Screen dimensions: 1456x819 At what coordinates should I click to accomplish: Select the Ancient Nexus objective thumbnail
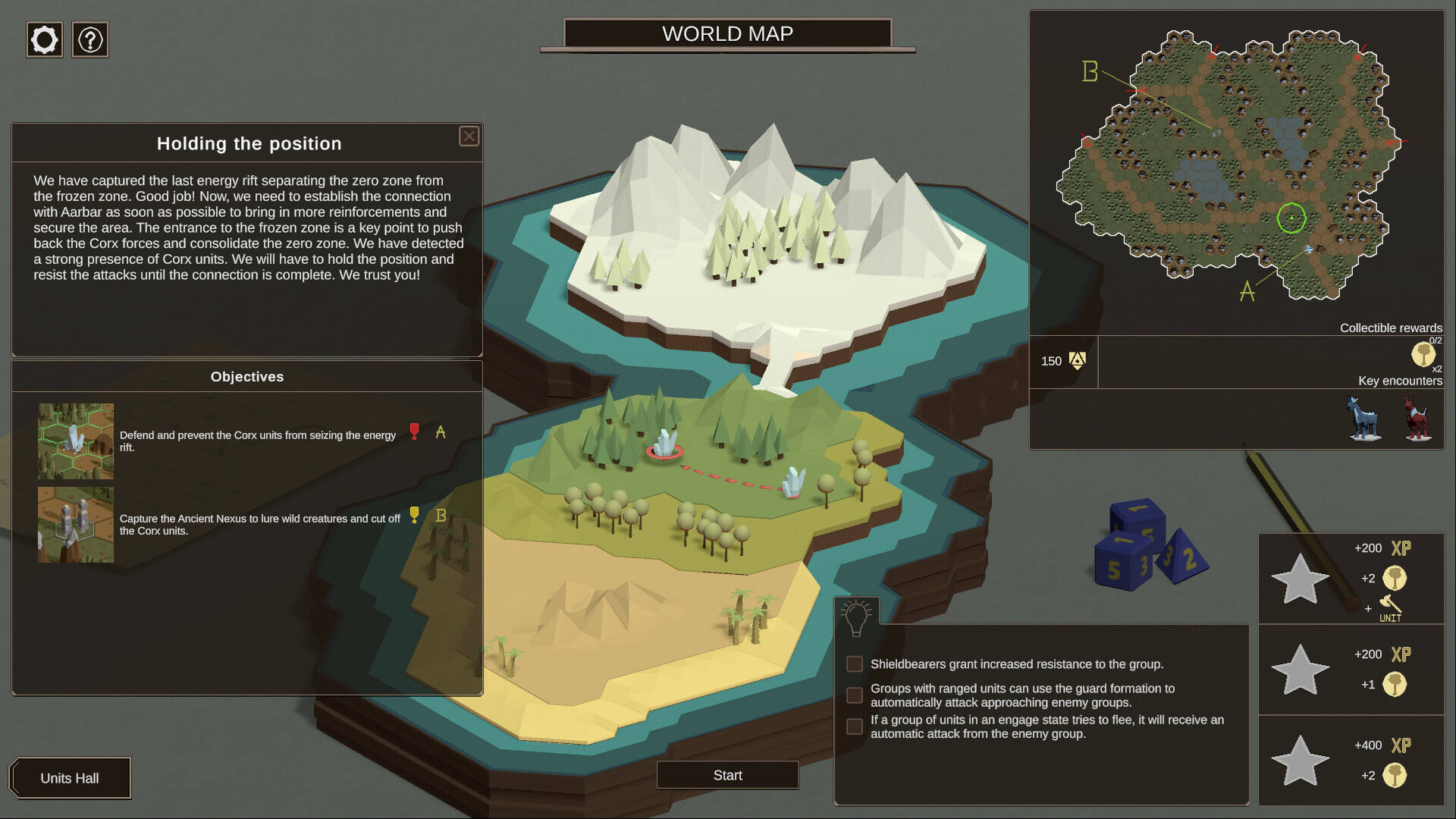pos(76,525)
